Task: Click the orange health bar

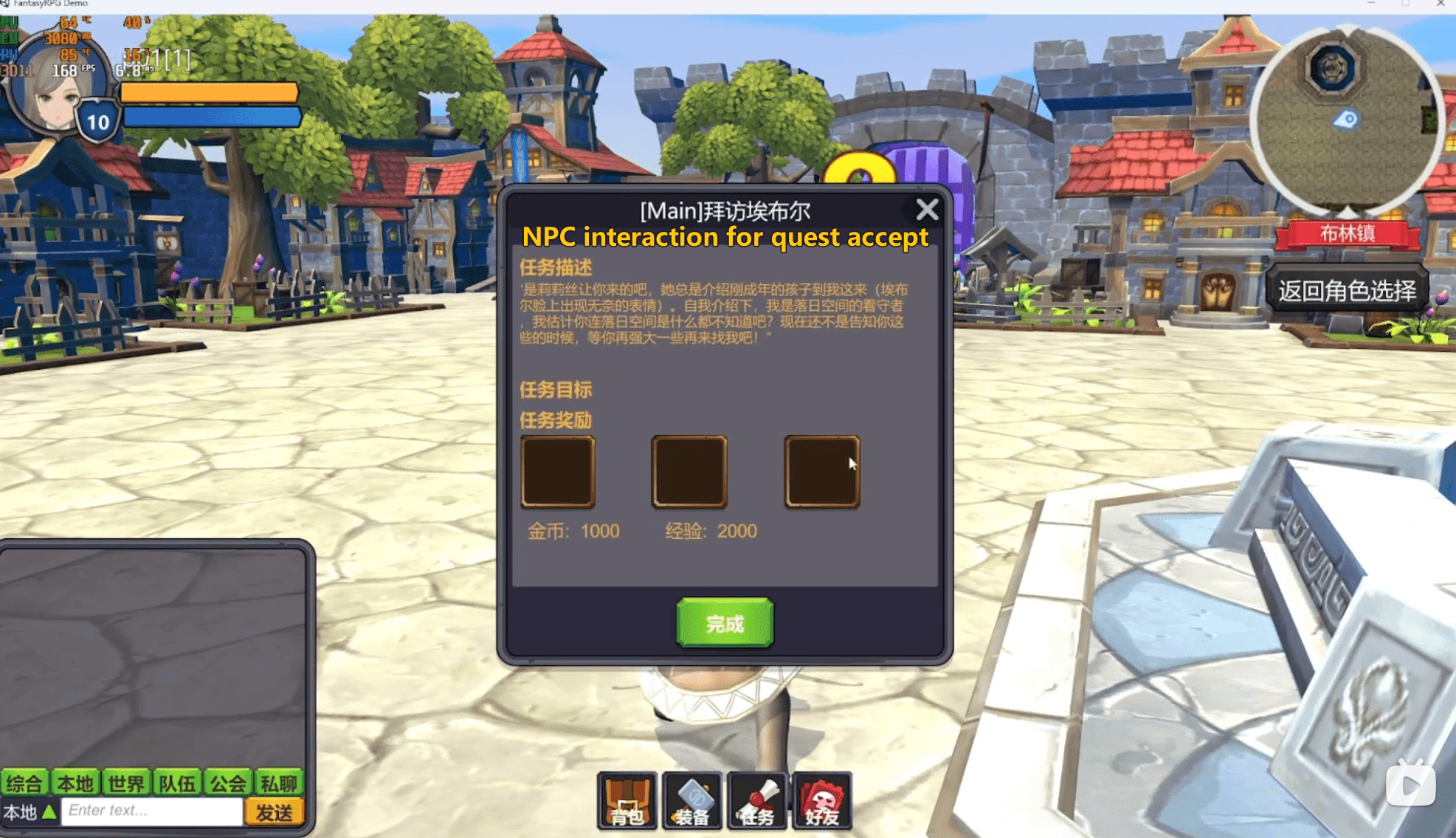Action: coord(210,94)
